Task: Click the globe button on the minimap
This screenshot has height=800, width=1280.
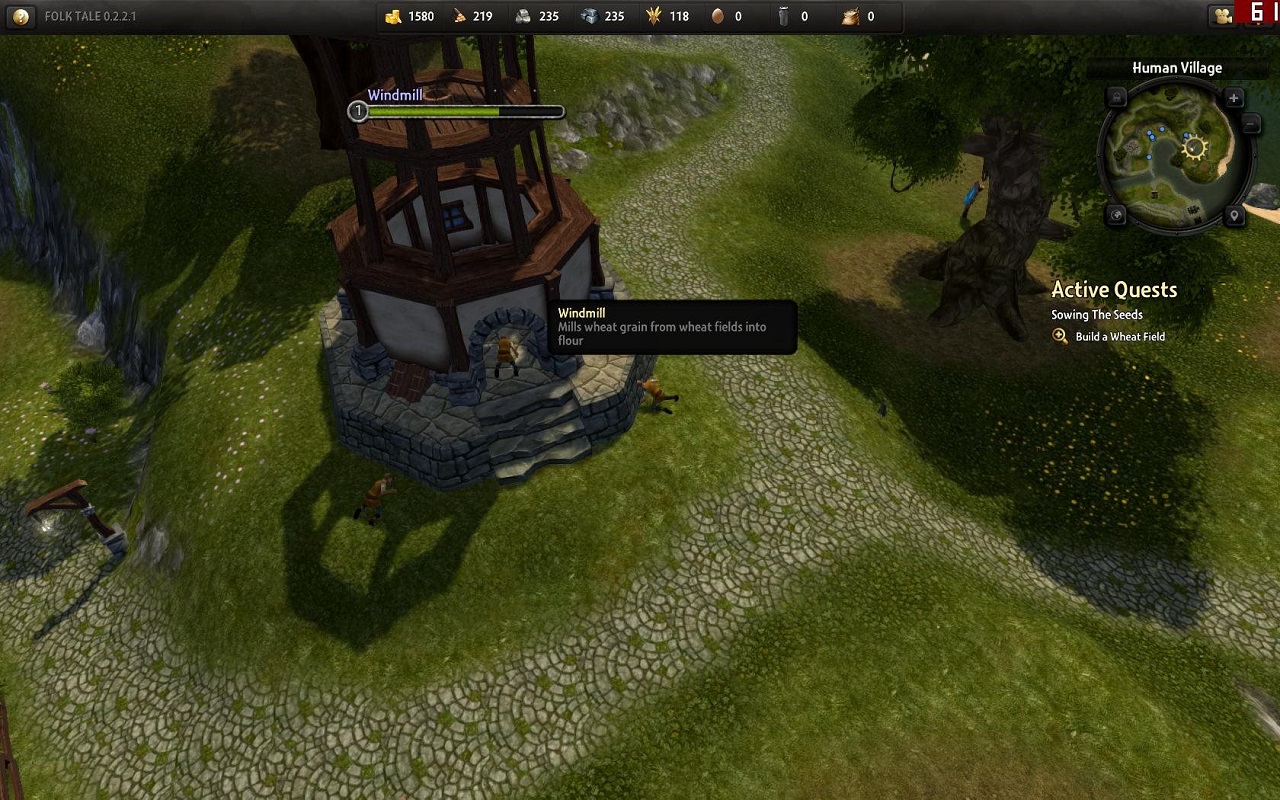Action: tap(1117, 216)
